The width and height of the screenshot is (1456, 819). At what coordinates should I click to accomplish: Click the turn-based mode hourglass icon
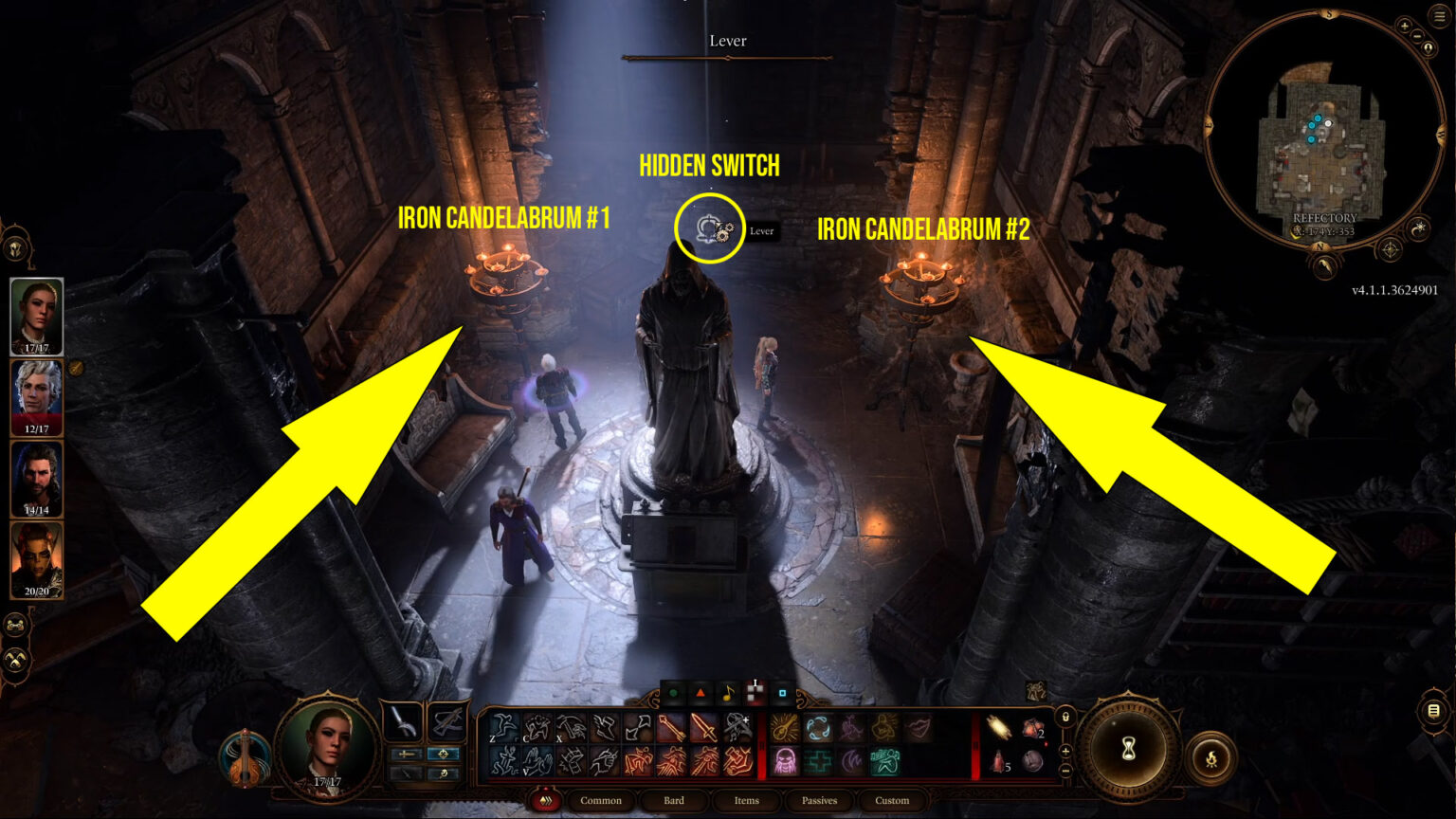pos(1130,750)
